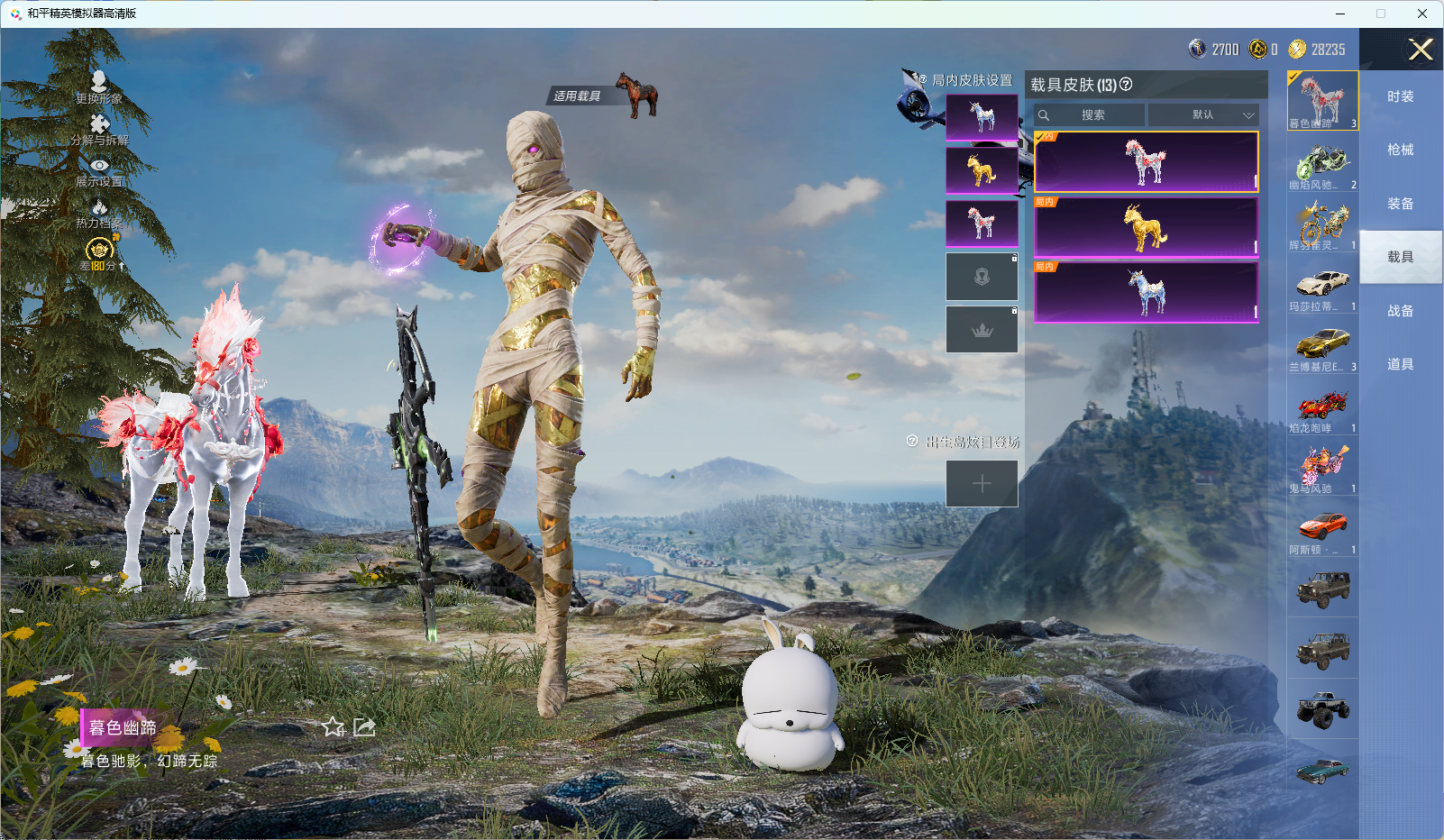Select the golden horse skin card
The width and height of the screenshot is (1444, 840).
coord(1146,227)
